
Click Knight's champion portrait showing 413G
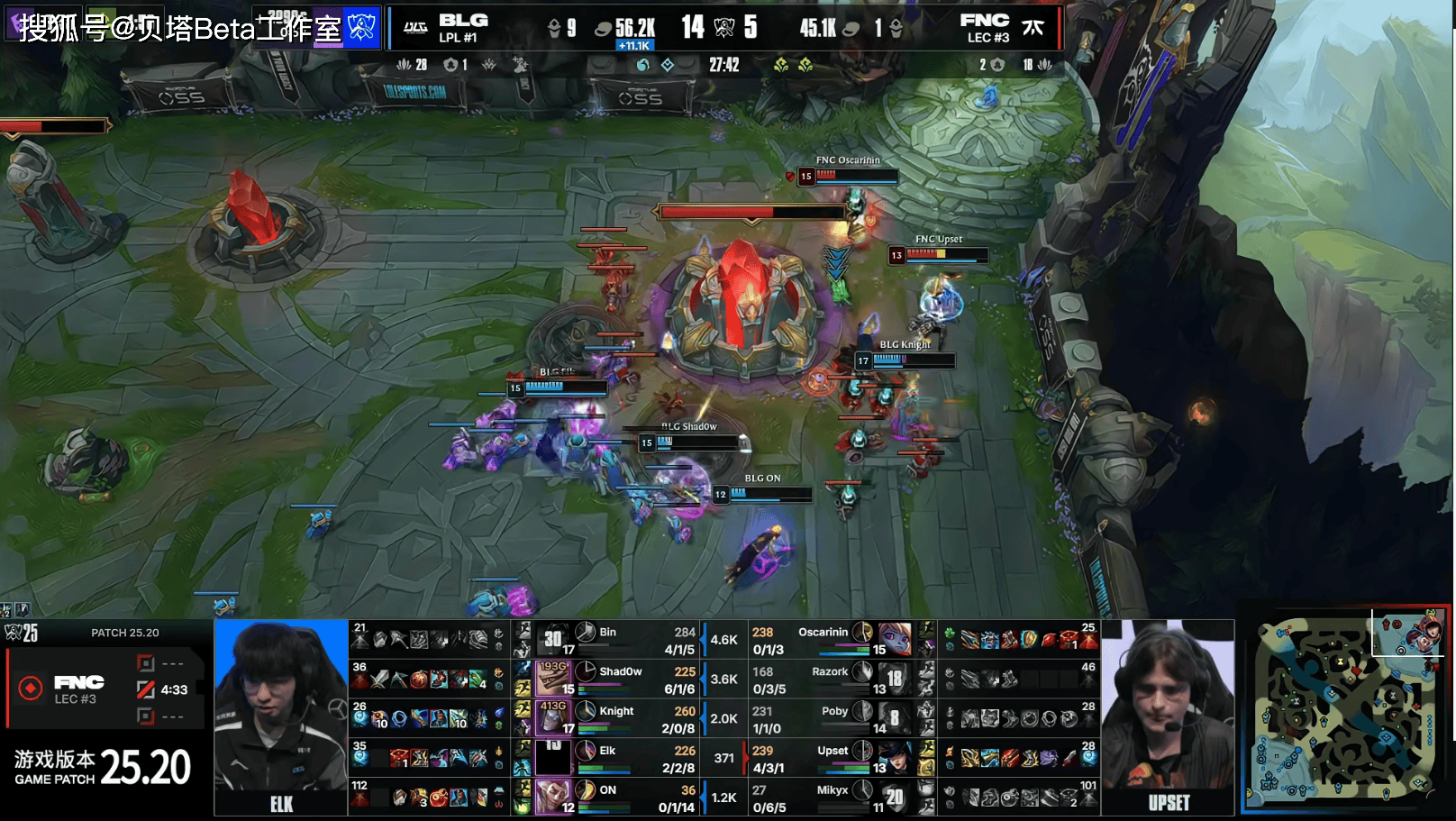tap(553, 718)
